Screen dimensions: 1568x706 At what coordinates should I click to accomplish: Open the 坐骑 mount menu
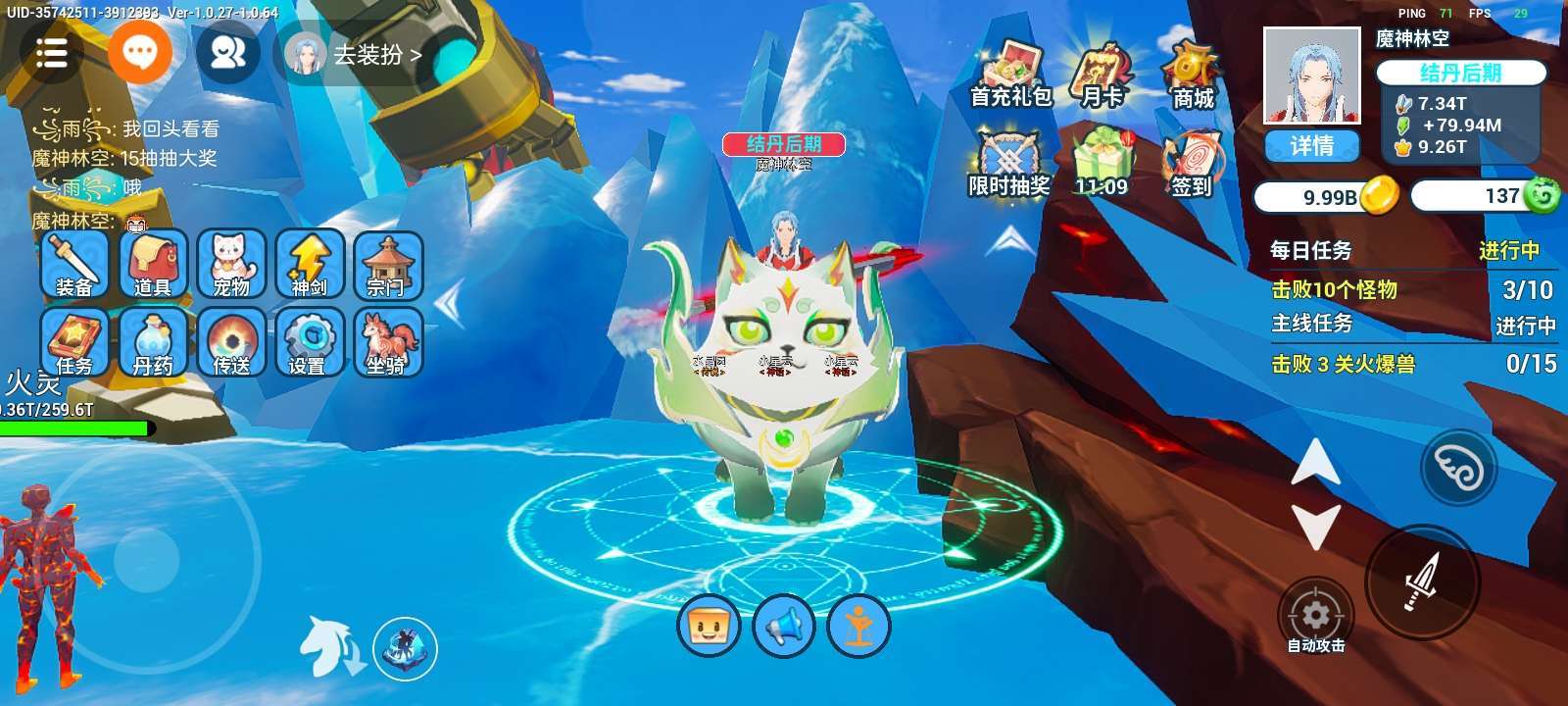click(388, 342)
